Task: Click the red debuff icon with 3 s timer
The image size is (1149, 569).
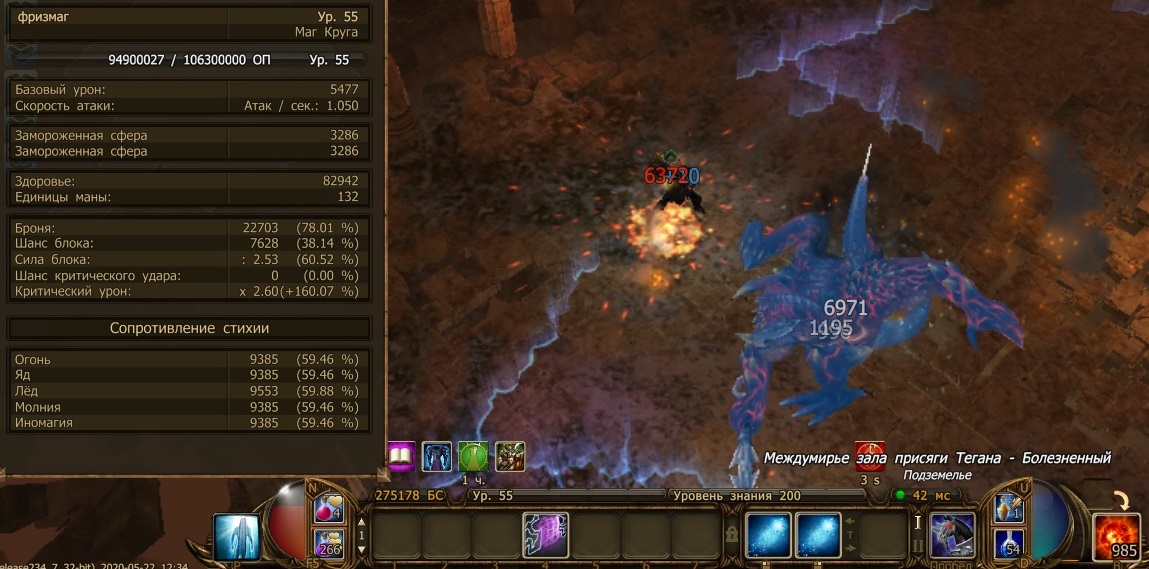Action: (x=869, y=455)
